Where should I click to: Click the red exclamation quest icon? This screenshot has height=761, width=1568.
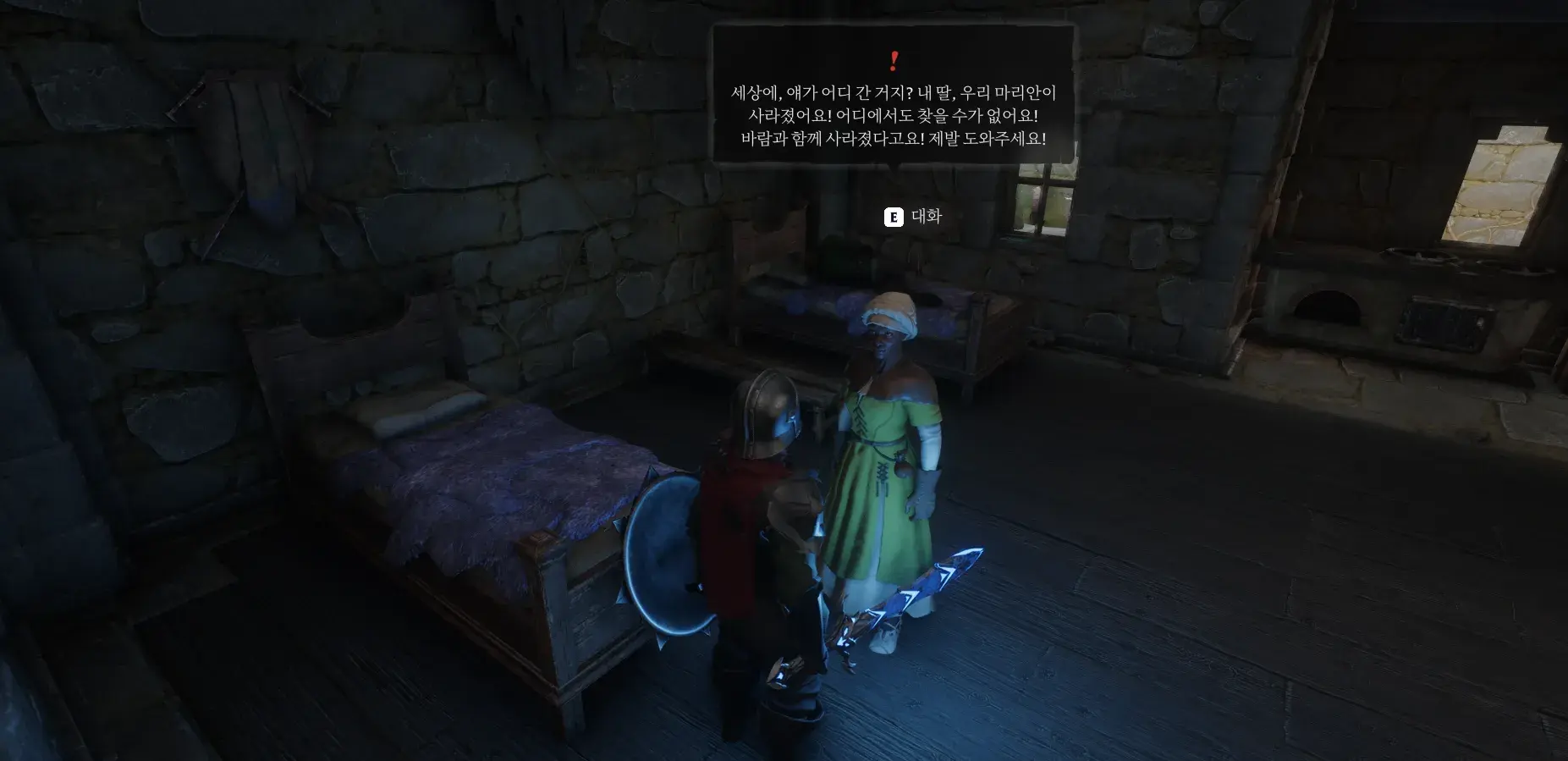pos(894,59)
